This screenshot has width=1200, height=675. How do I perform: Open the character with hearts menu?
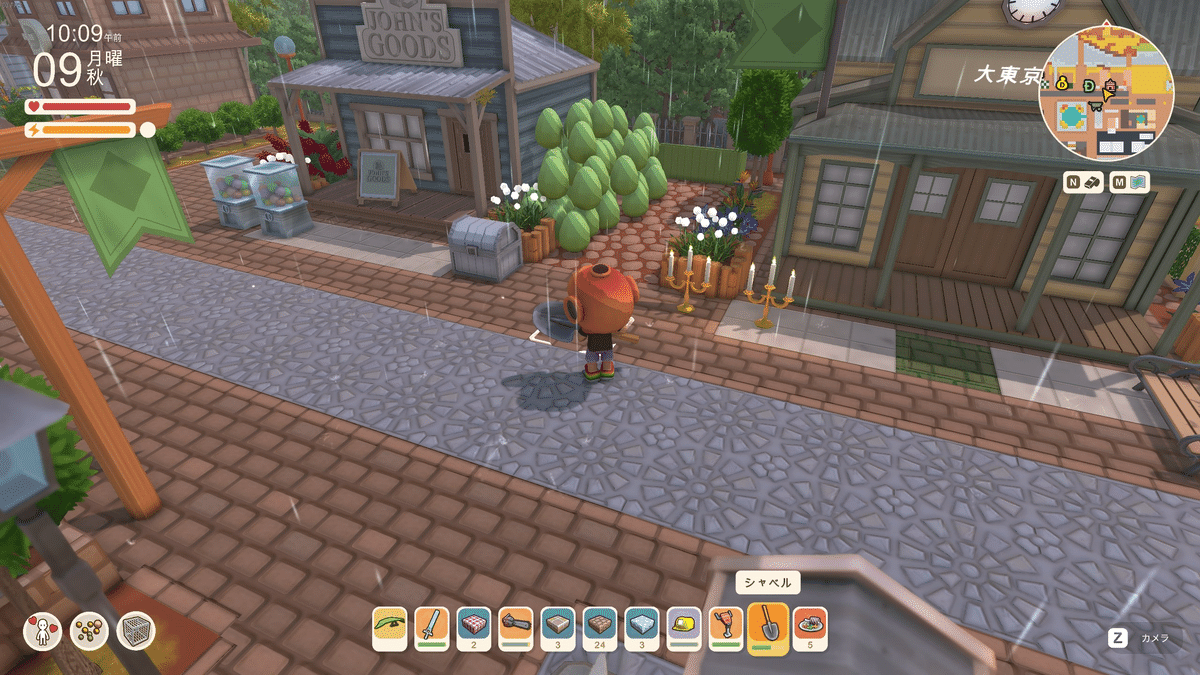point(42,631)
